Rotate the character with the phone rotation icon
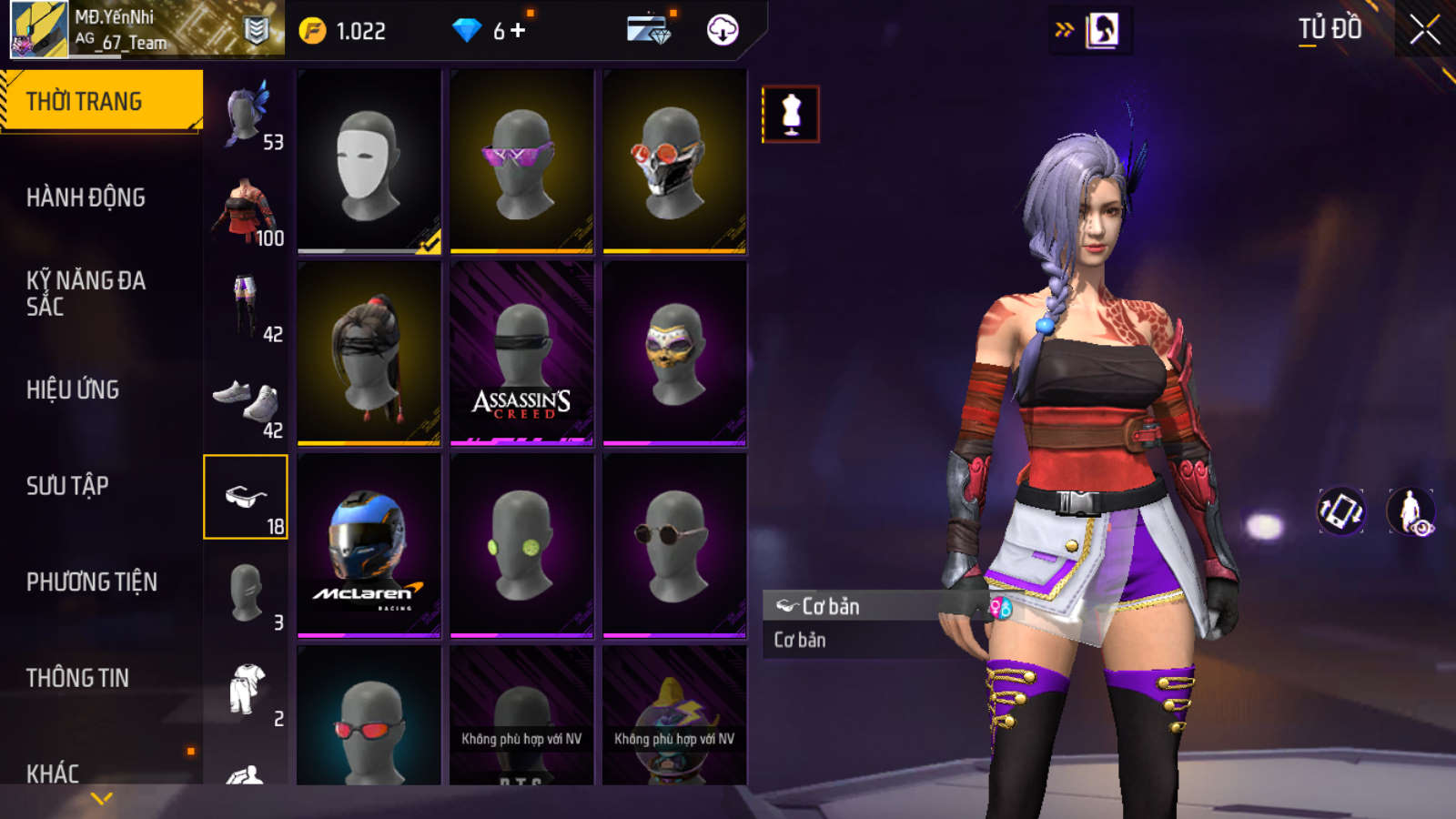The width and height of the screenshot is (1456, 819). pos(1341,511)
